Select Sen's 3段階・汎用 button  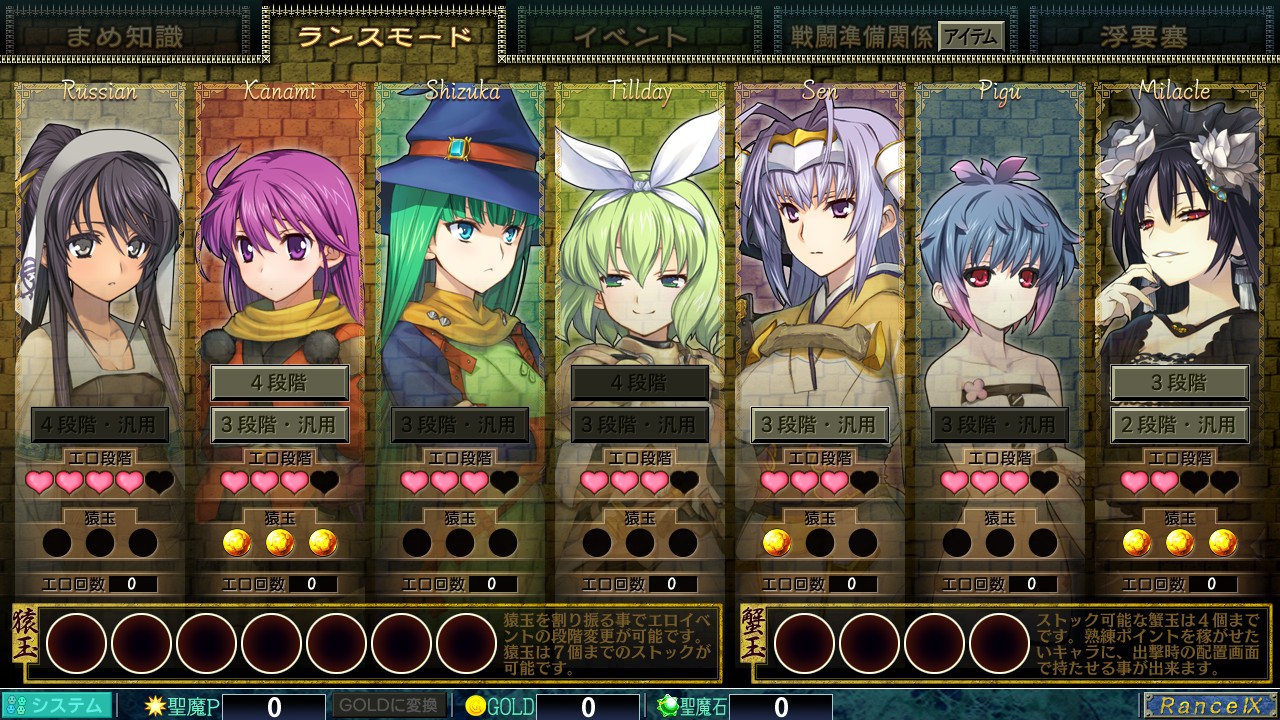point(819,424)
